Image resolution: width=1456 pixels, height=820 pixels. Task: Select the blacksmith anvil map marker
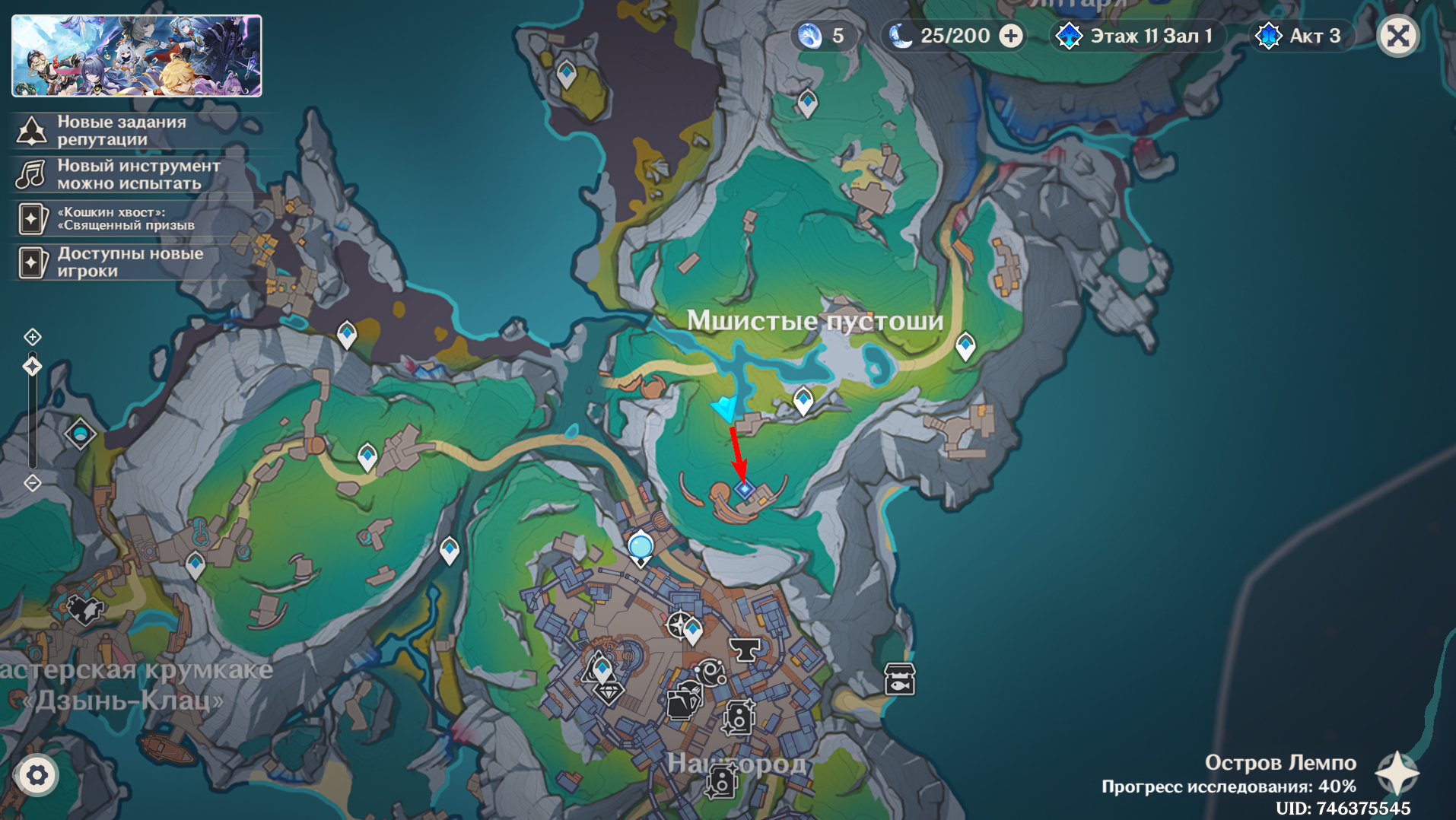(x=745, y=649)
